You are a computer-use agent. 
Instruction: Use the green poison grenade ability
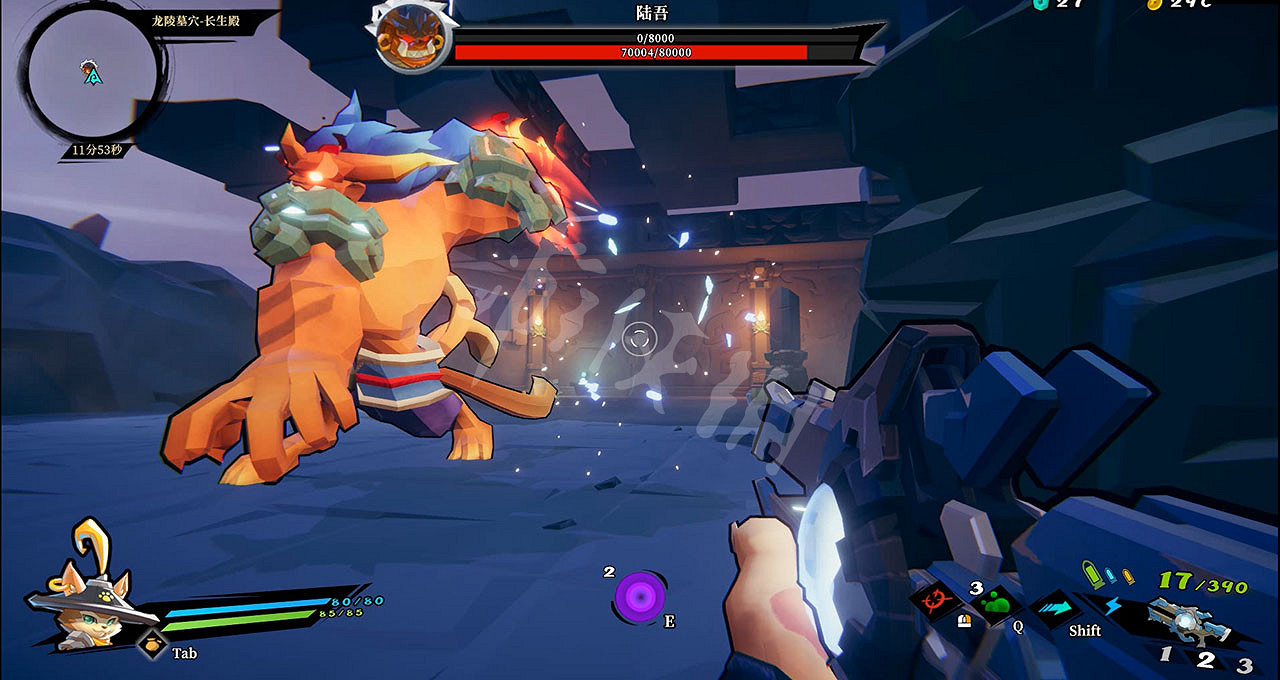tap(994, 603)
